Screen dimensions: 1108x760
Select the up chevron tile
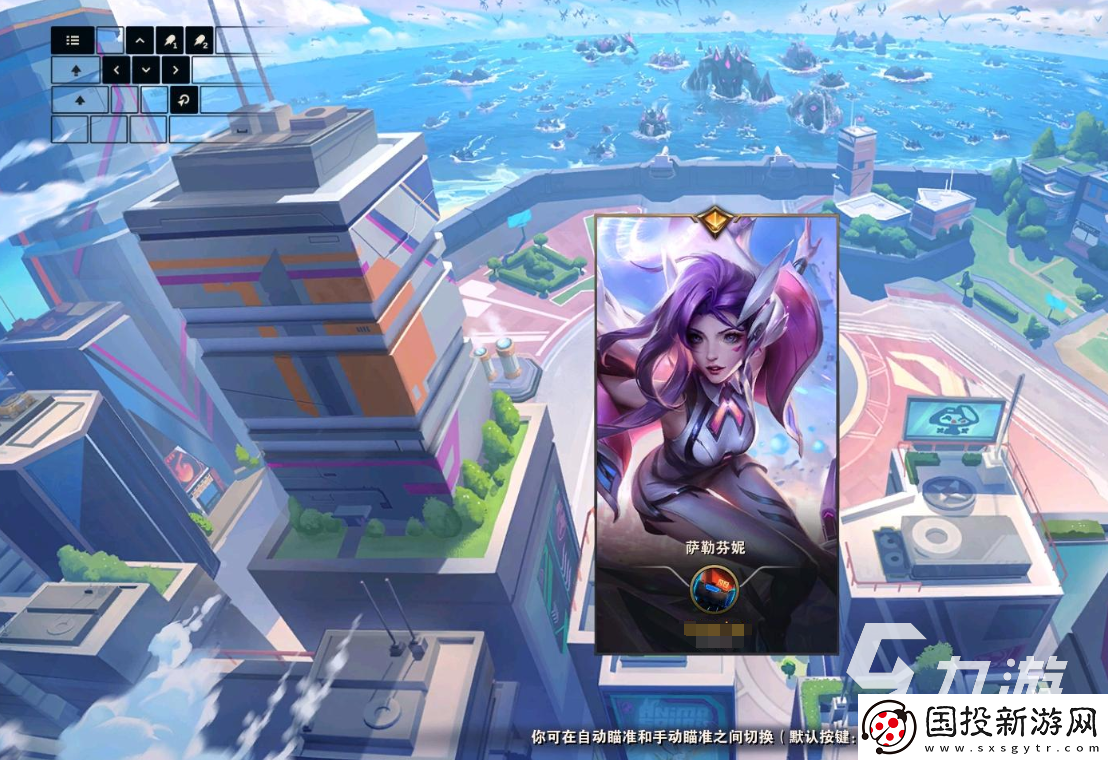139,41
